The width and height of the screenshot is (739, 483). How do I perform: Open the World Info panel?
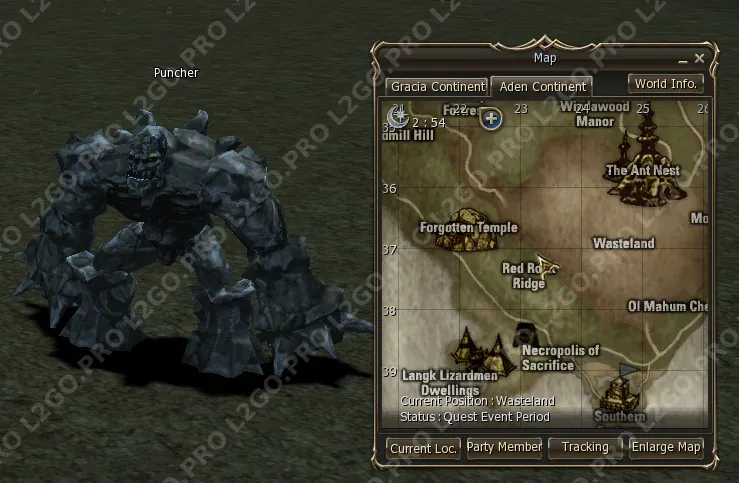point(666,84)
